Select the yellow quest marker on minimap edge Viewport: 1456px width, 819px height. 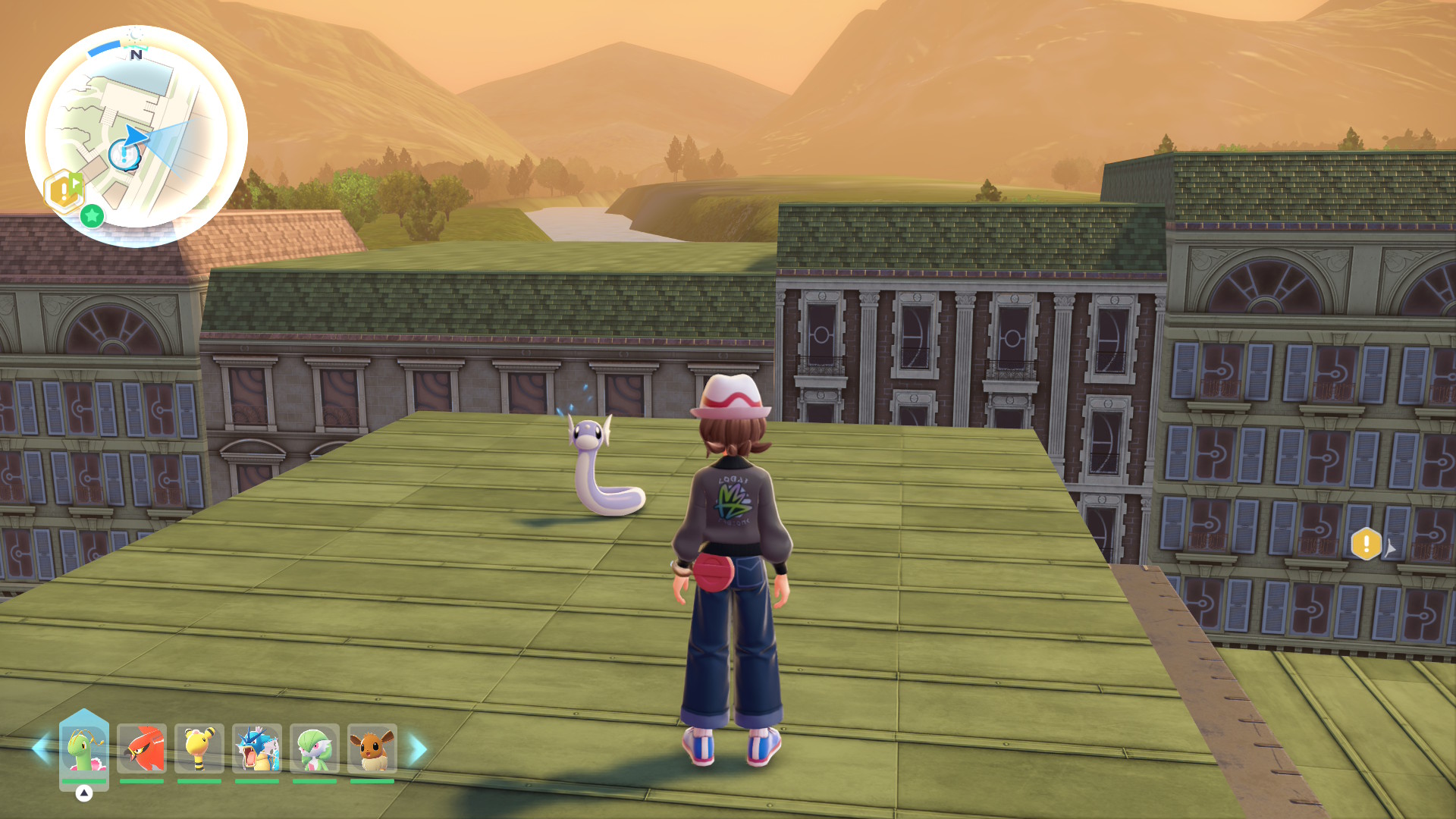tap(64, 190)
